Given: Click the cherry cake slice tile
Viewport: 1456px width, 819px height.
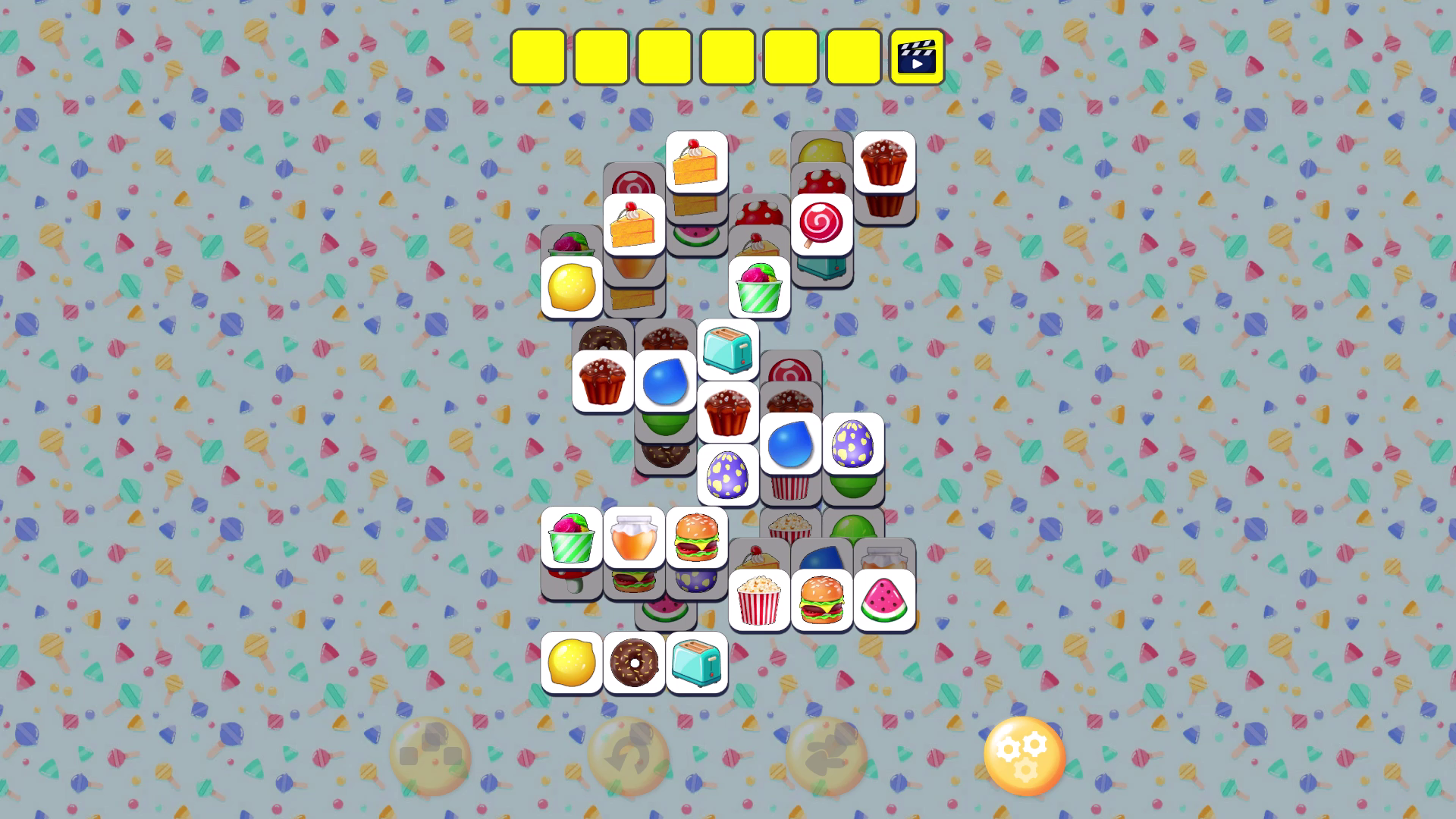Looking at the screenshot, I should coord(696,162).
